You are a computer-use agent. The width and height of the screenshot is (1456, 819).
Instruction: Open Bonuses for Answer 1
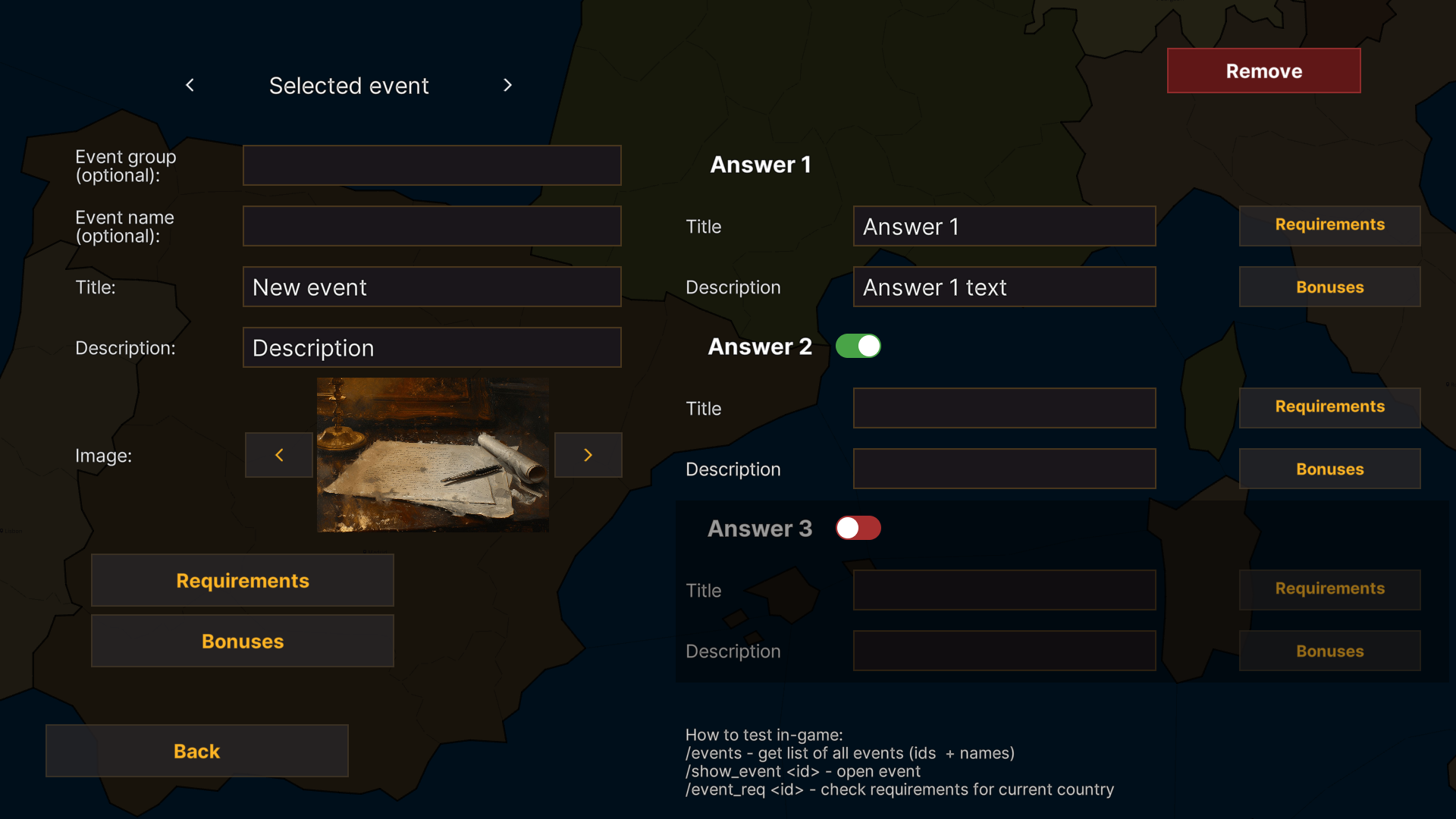(1329, 287)
